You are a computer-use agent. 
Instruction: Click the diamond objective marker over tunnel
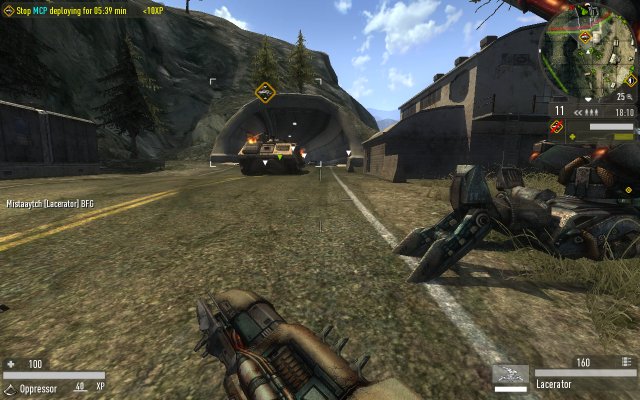pyautogui.click(x=265, y=93)
